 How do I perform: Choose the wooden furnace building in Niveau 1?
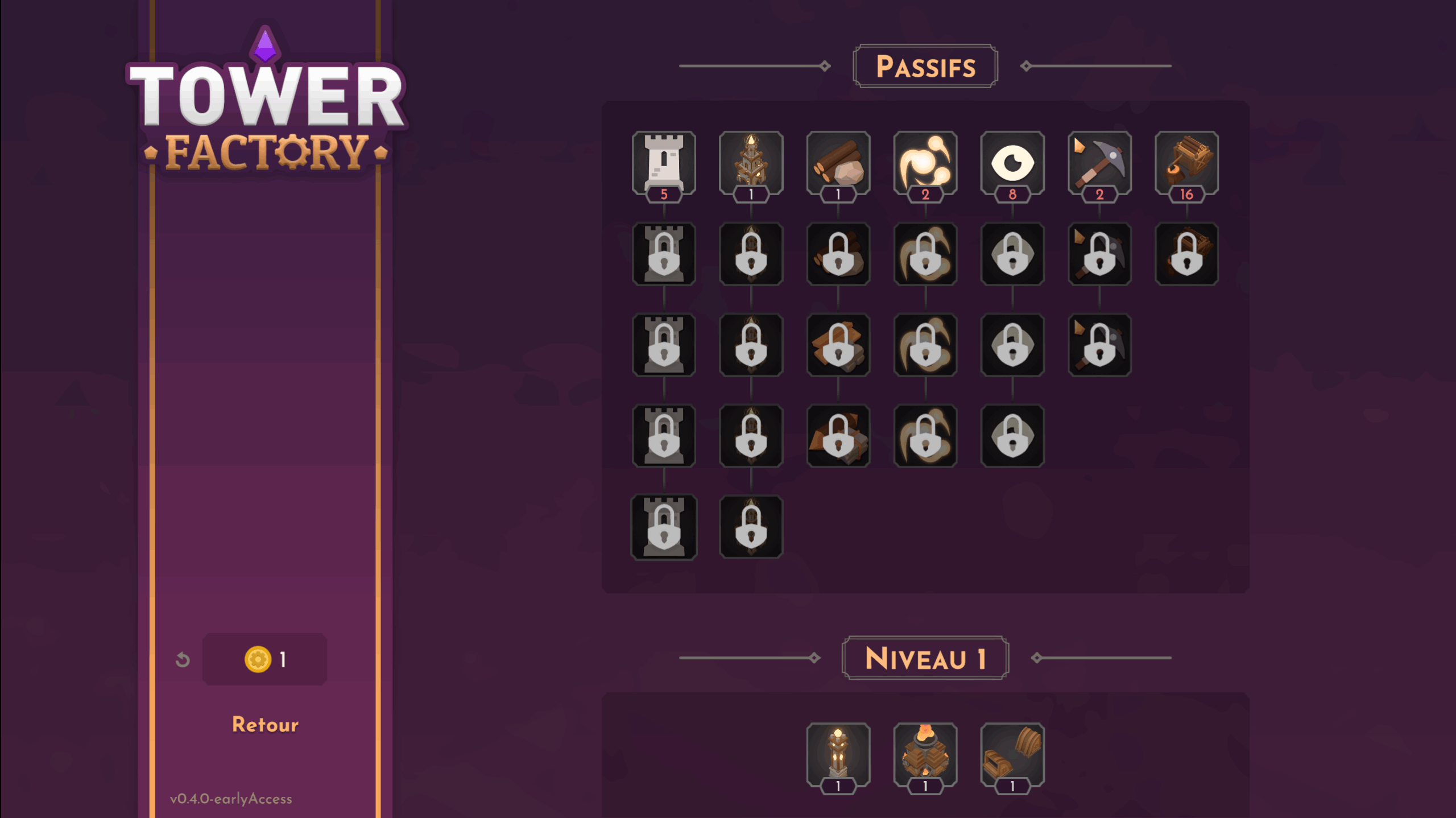pos(925,754)
